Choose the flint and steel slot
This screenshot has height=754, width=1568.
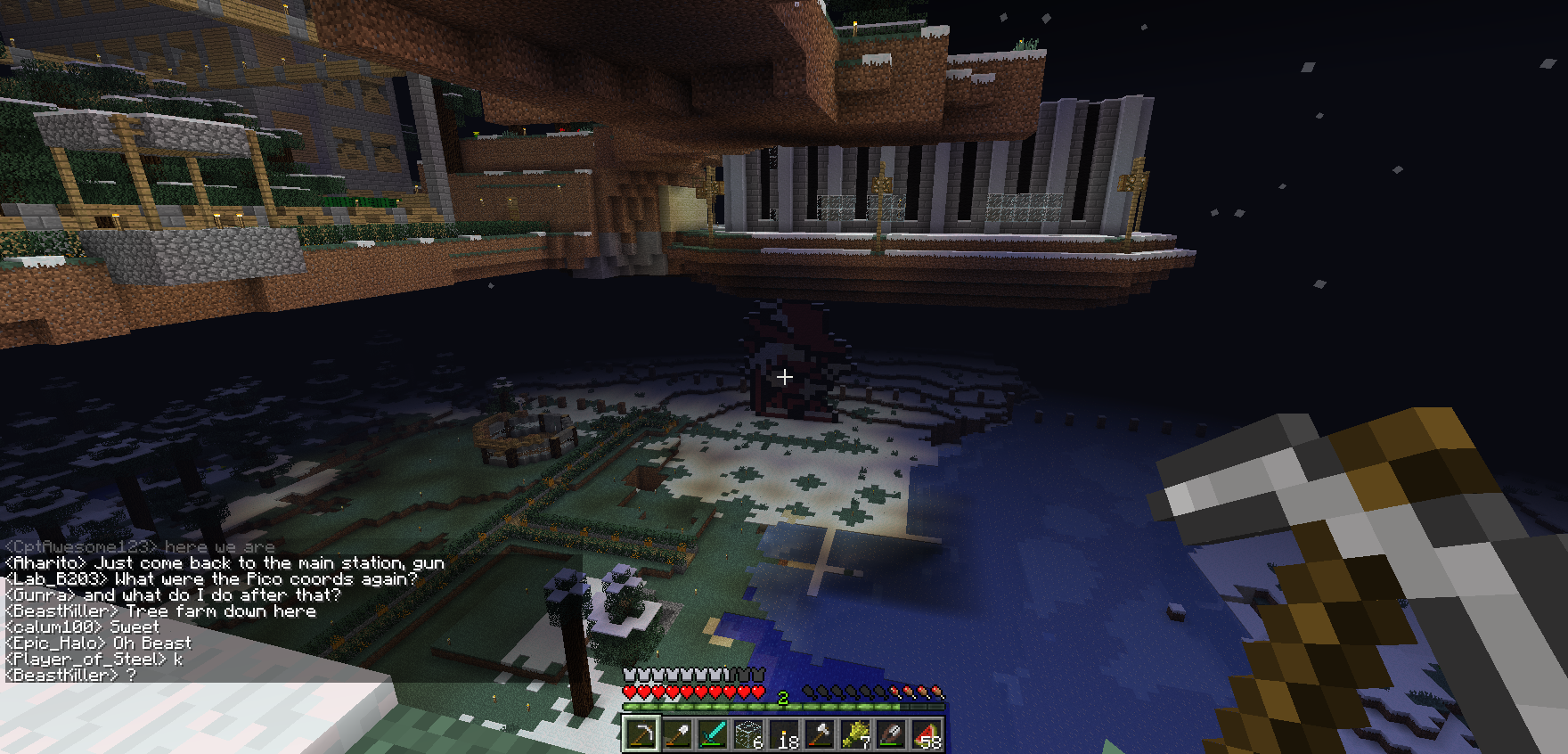click(891, 734)
